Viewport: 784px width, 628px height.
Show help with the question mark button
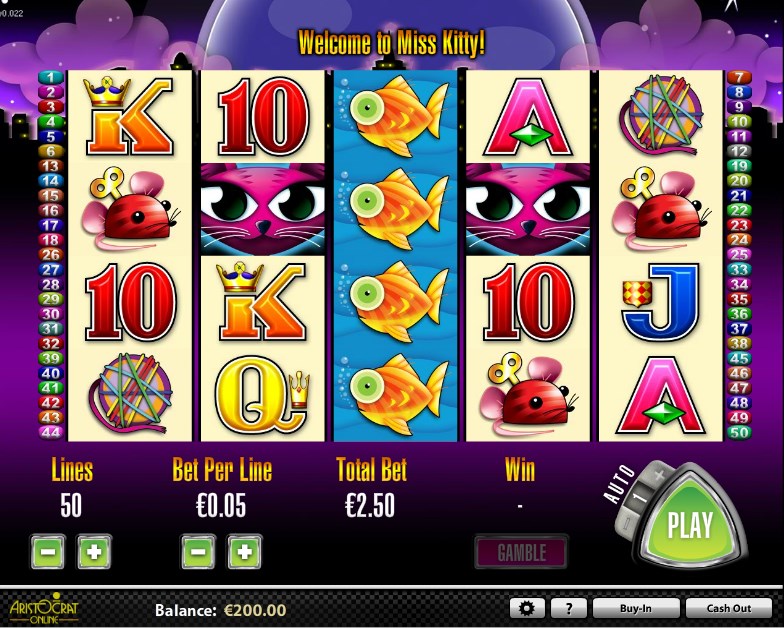click(x=568, y=608)
